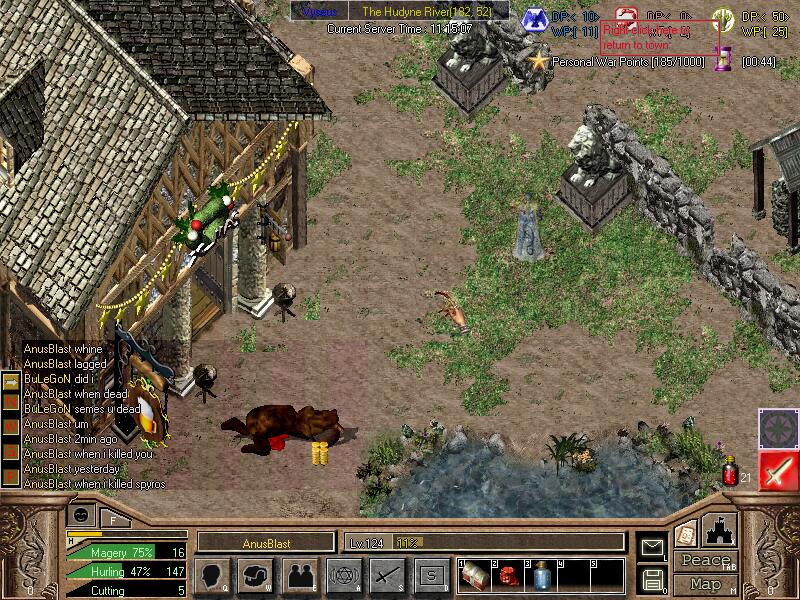This screenshot has width=800, height=600.
Task: Use the blue potion in hotbar slot 3
Action: [540, 575]
